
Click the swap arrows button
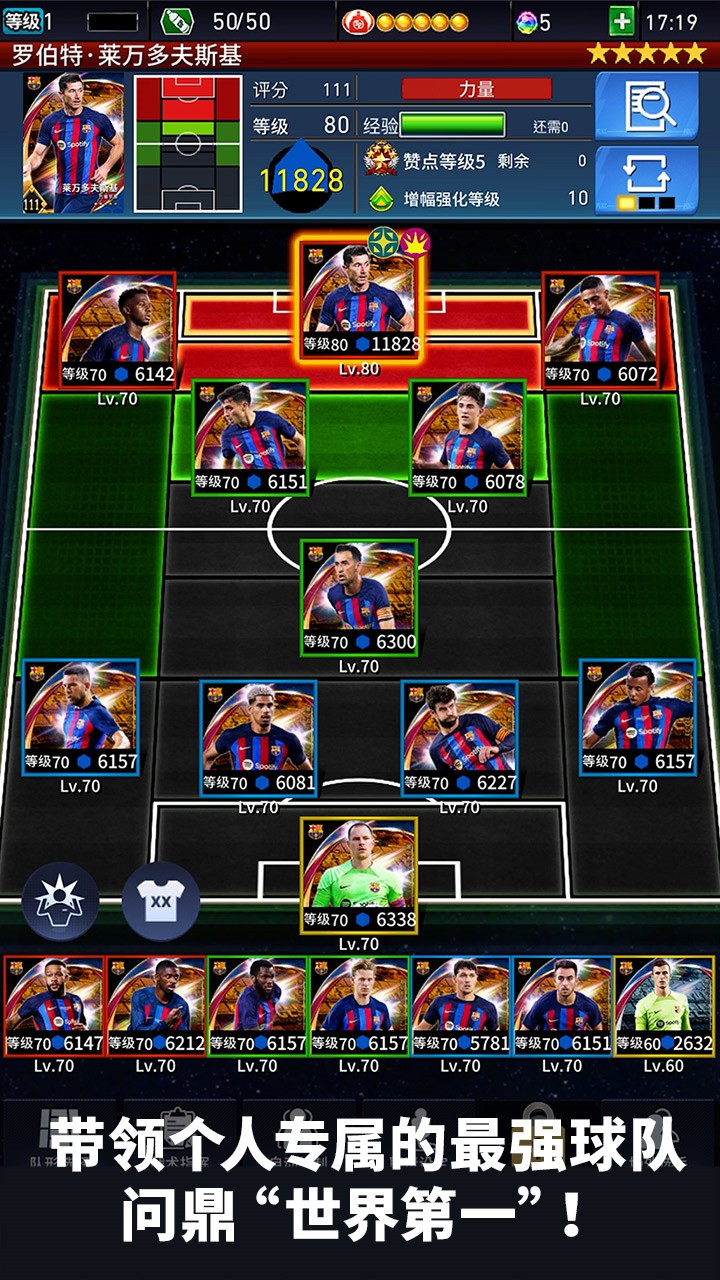[x=646, y=177]
